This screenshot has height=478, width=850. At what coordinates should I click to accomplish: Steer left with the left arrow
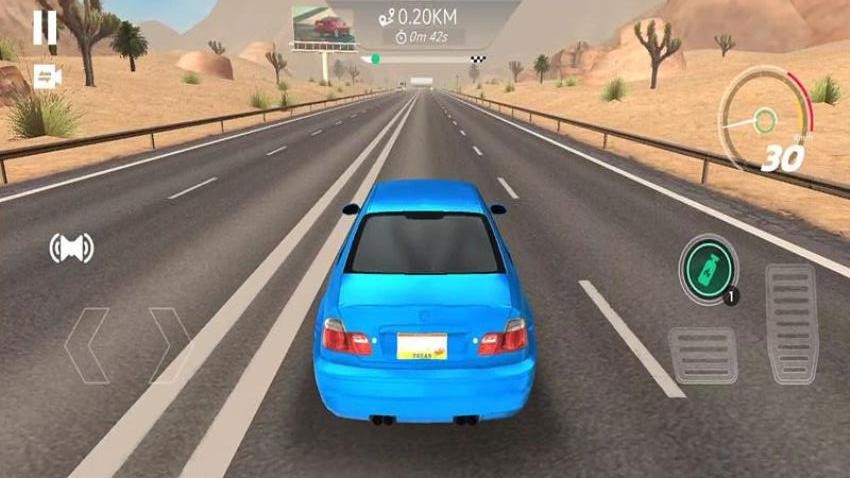(x=87, y=345)
